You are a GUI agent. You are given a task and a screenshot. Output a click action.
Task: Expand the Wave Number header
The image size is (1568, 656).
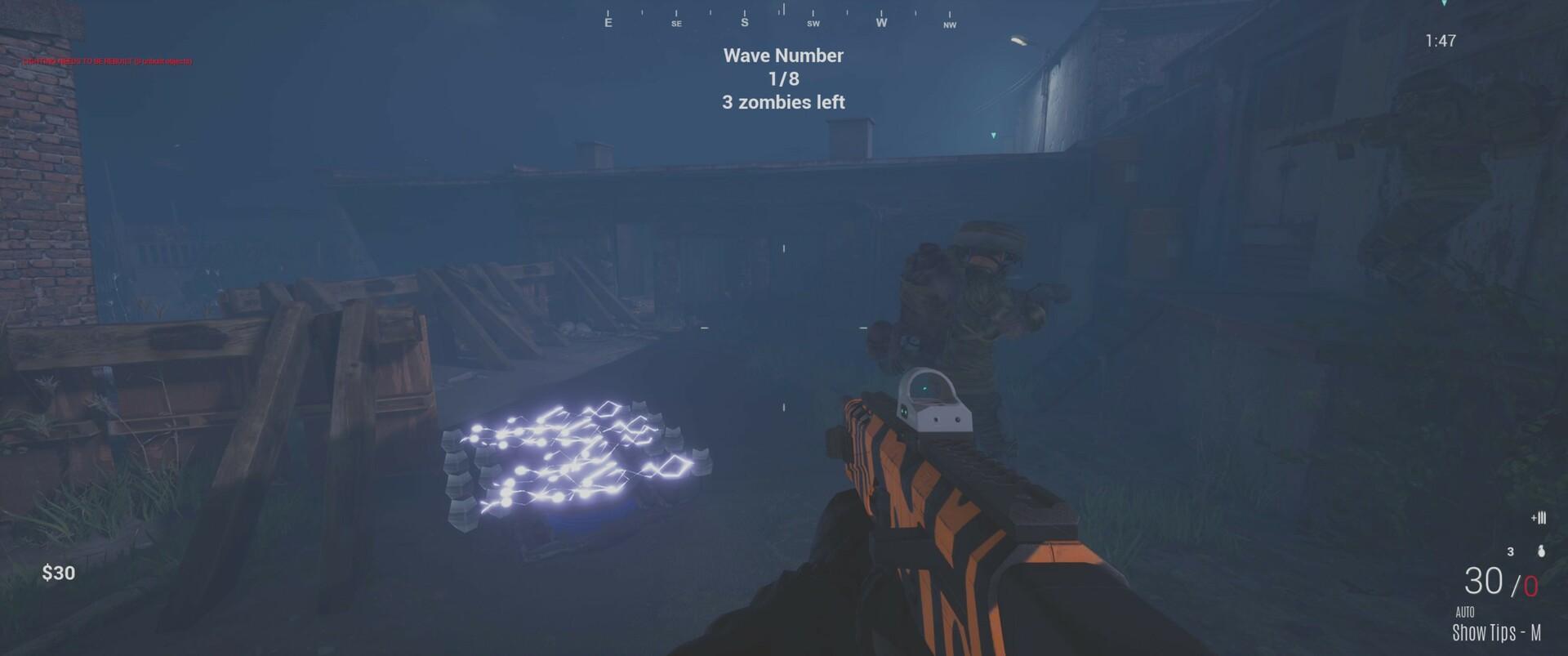[x=782, y=56]
